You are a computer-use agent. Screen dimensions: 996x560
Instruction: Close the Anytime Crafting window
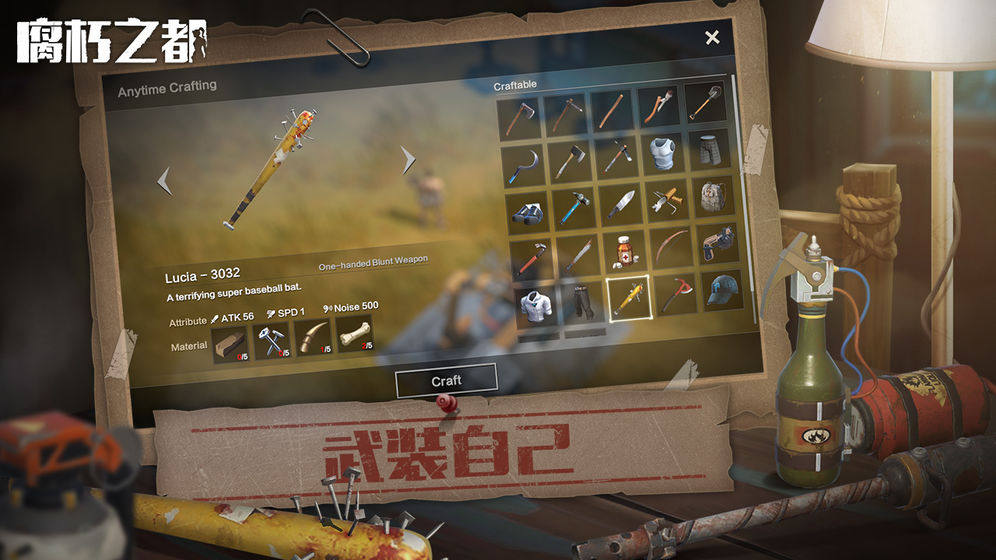pyautogui.click(x=712, y=38)
